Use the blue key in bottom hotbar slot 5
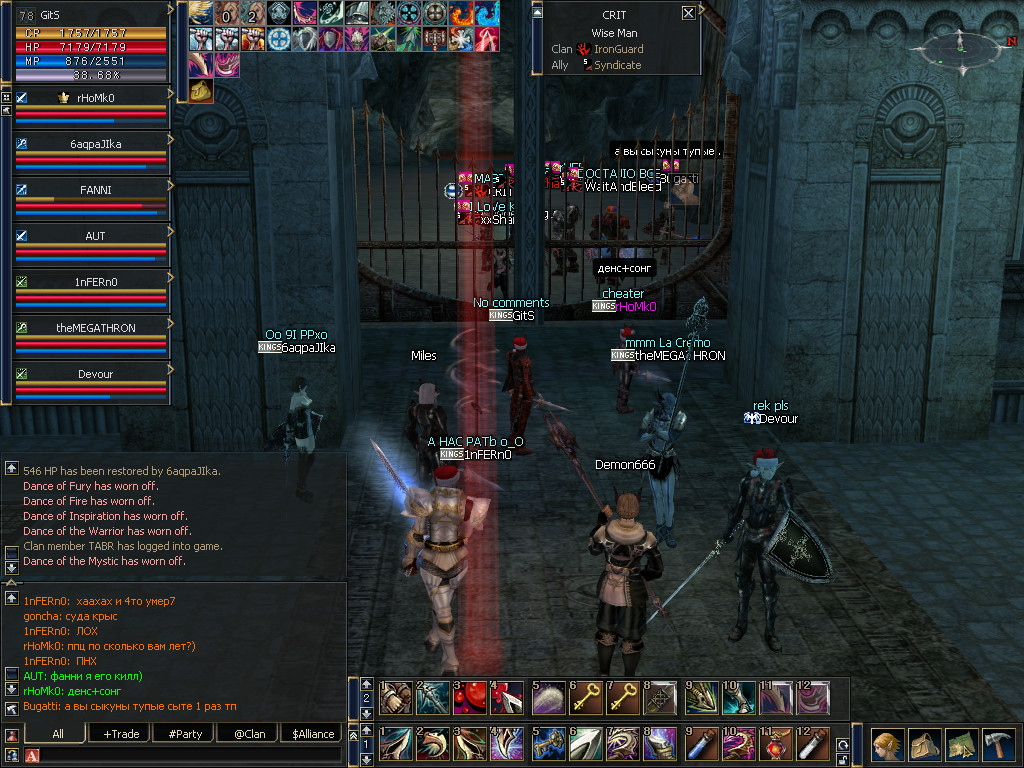 549,745
